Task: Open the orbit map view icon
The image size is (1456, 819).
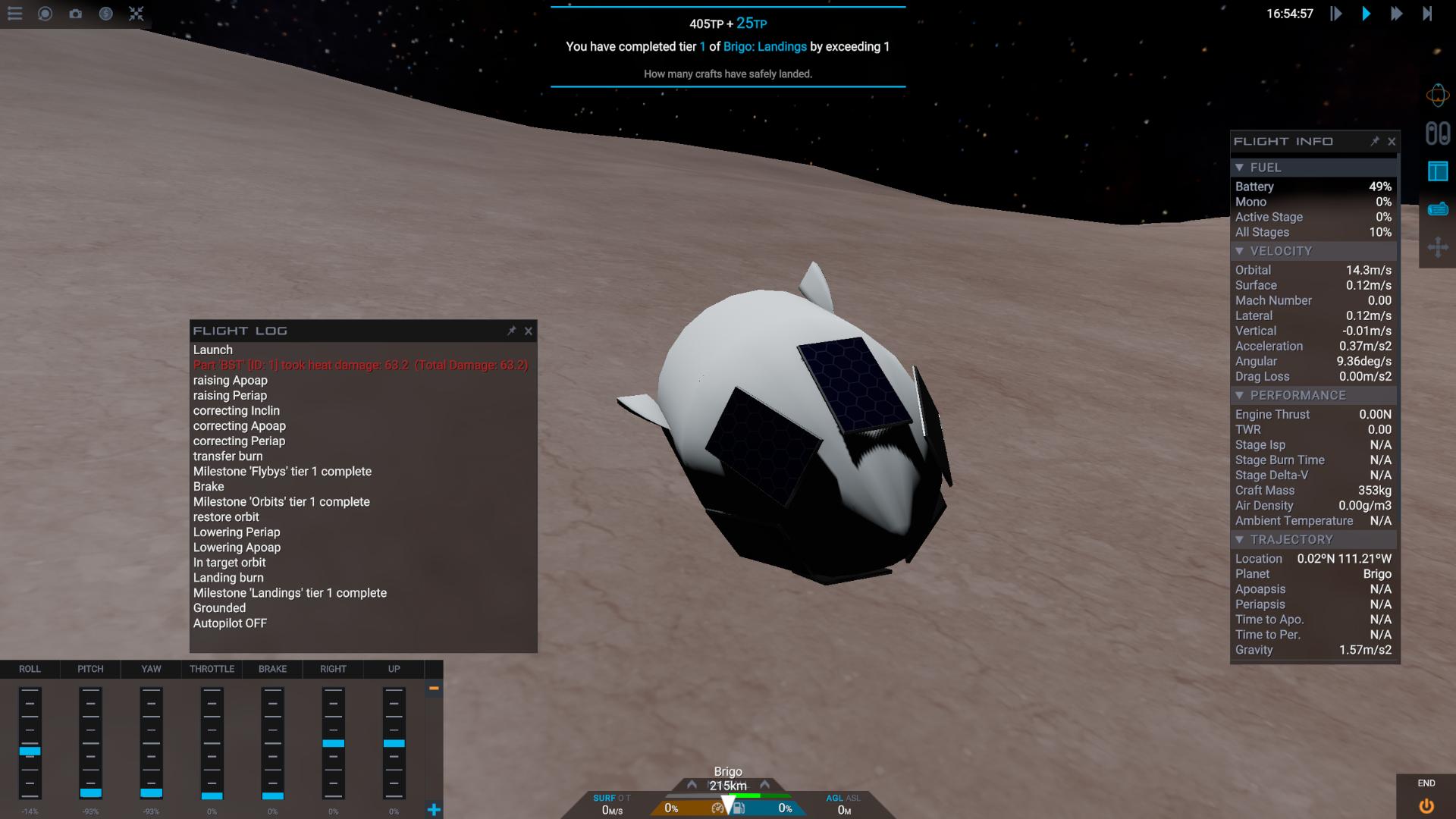Action: coord(1437,96)
